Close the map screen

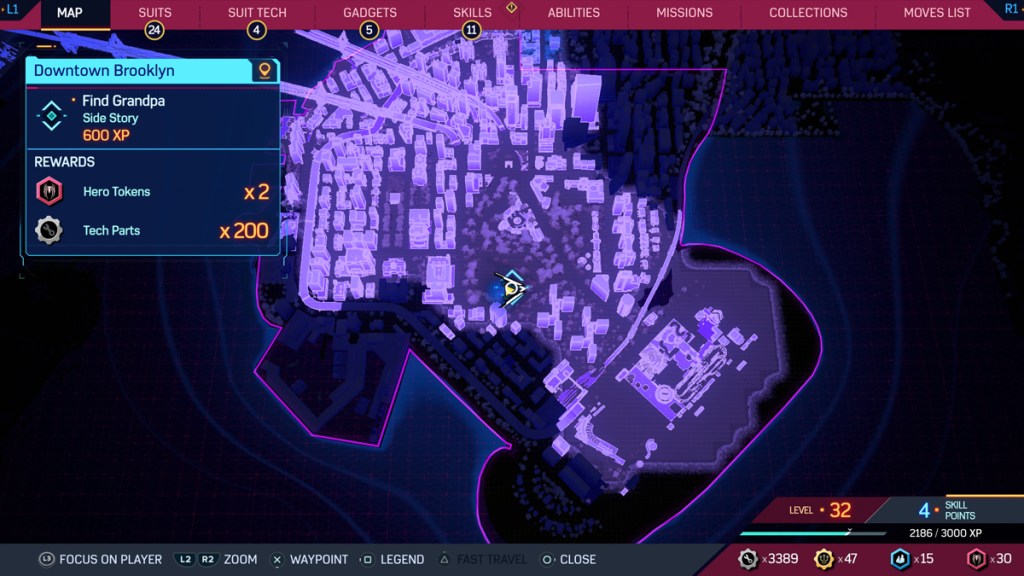click(x=568, y=559)
